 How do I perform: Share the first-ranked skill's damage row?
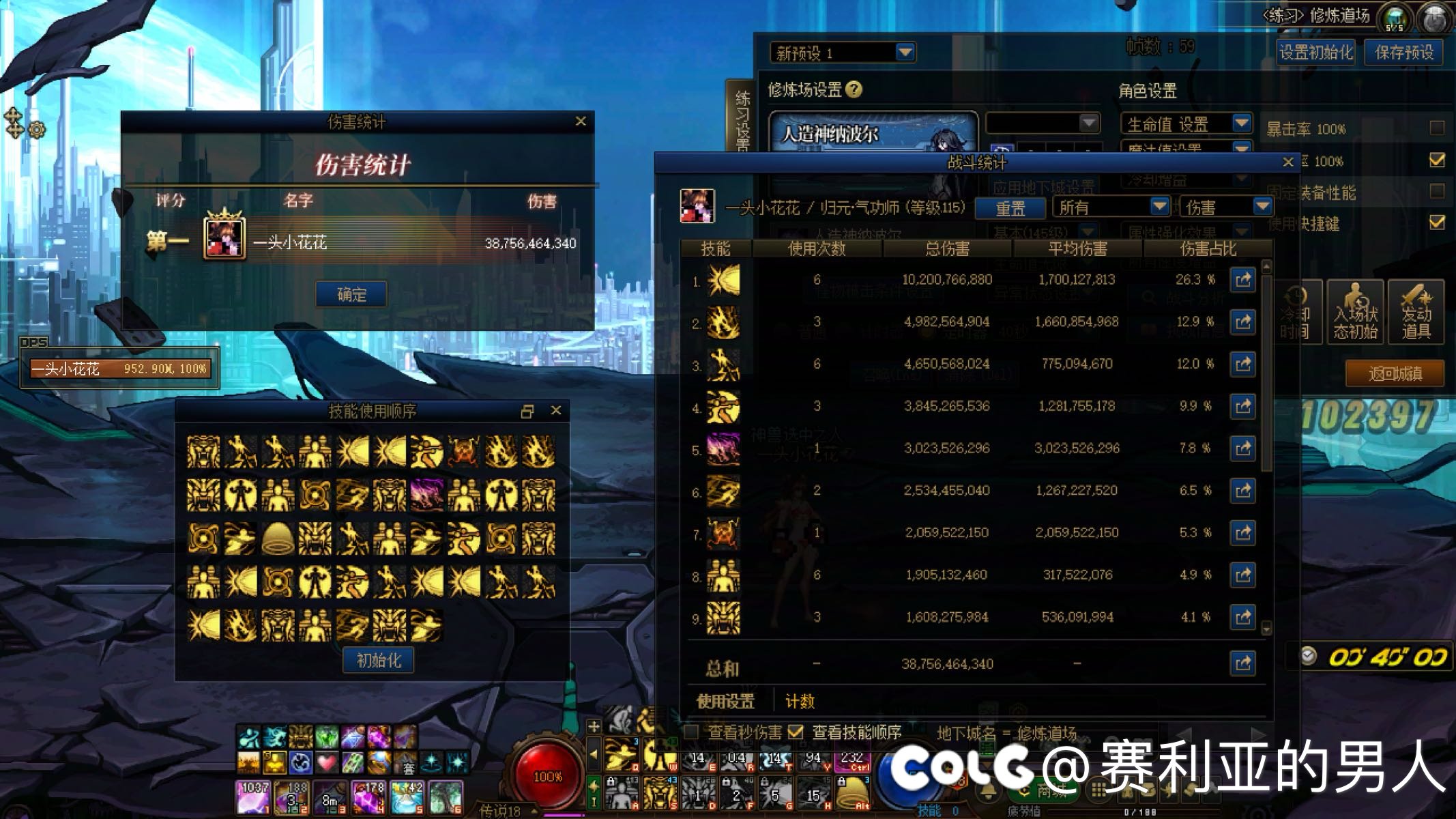click(x=1242, y=280)
